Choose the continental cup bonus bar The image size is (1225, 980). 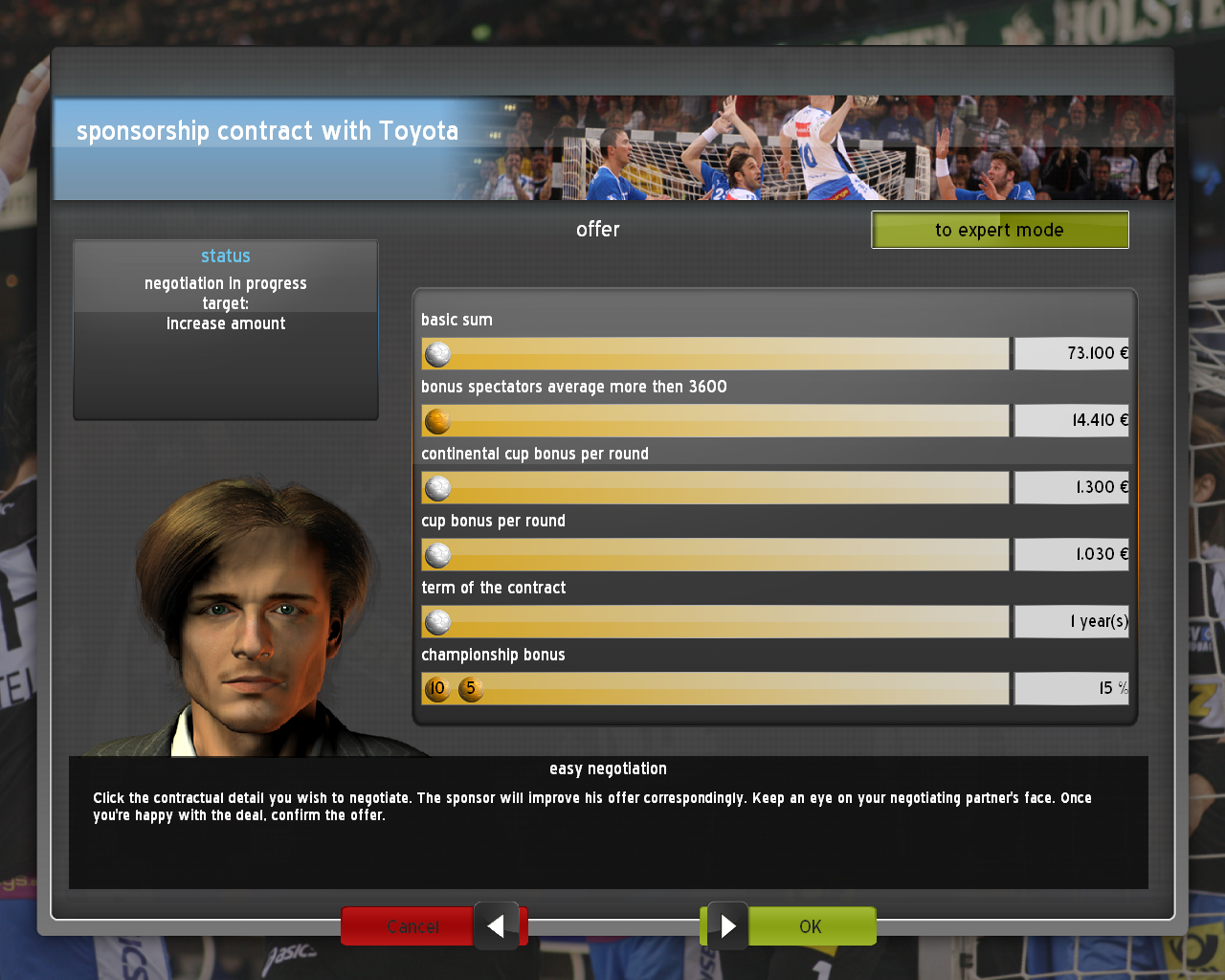pyautogui.click(x=715, y=488)
